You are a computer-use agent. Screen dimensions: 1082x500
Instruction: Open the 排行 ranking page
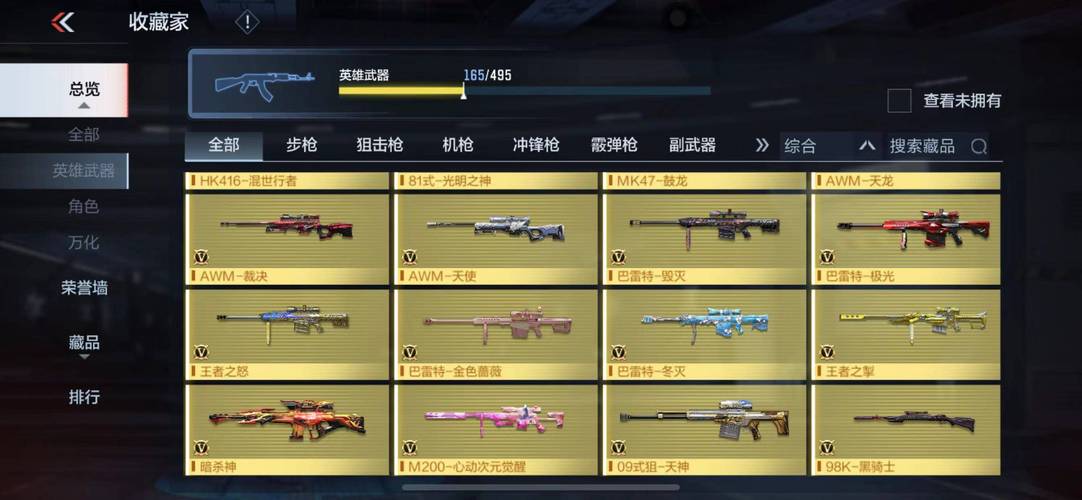(x=84, y=397)
